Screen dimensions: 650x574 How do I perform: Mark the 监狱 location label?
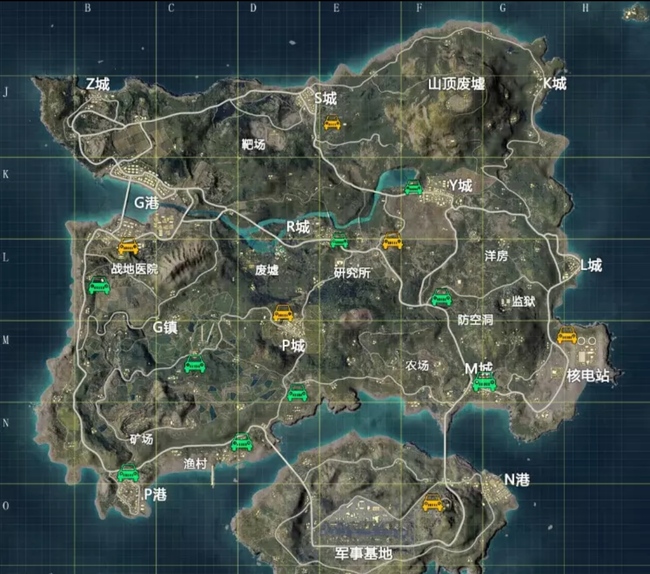(523, 301)
